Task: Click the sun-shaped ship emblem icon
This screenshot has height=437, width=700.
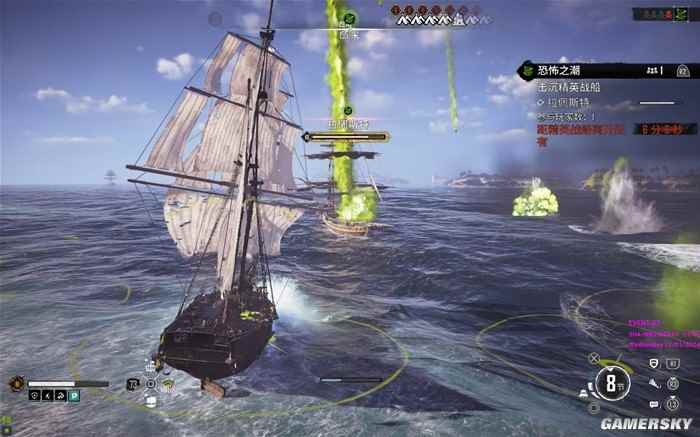Action: click(x=16, y=383)
